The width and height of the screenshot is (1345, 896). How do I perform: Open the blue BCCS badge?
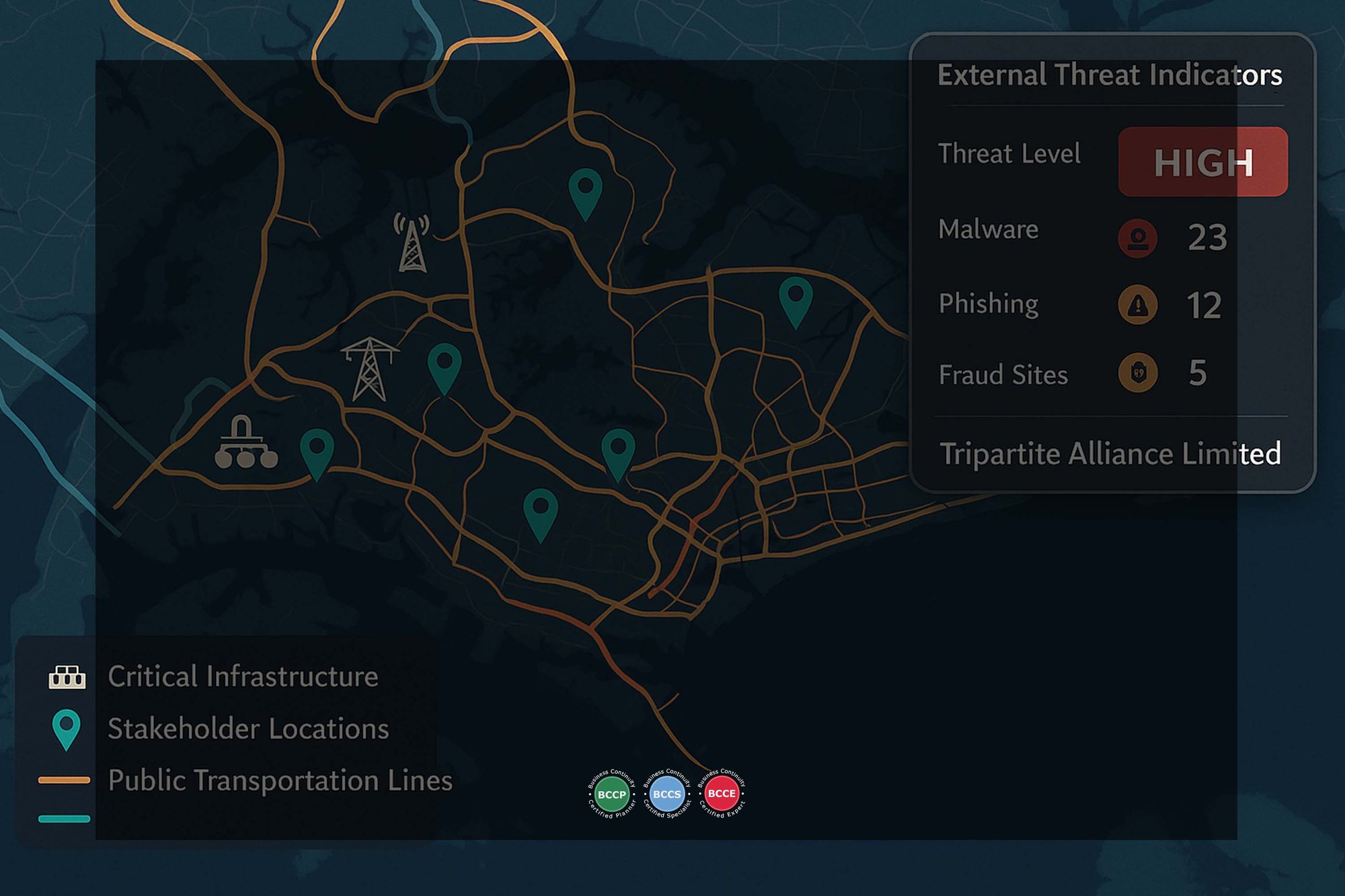click(666, 794)
